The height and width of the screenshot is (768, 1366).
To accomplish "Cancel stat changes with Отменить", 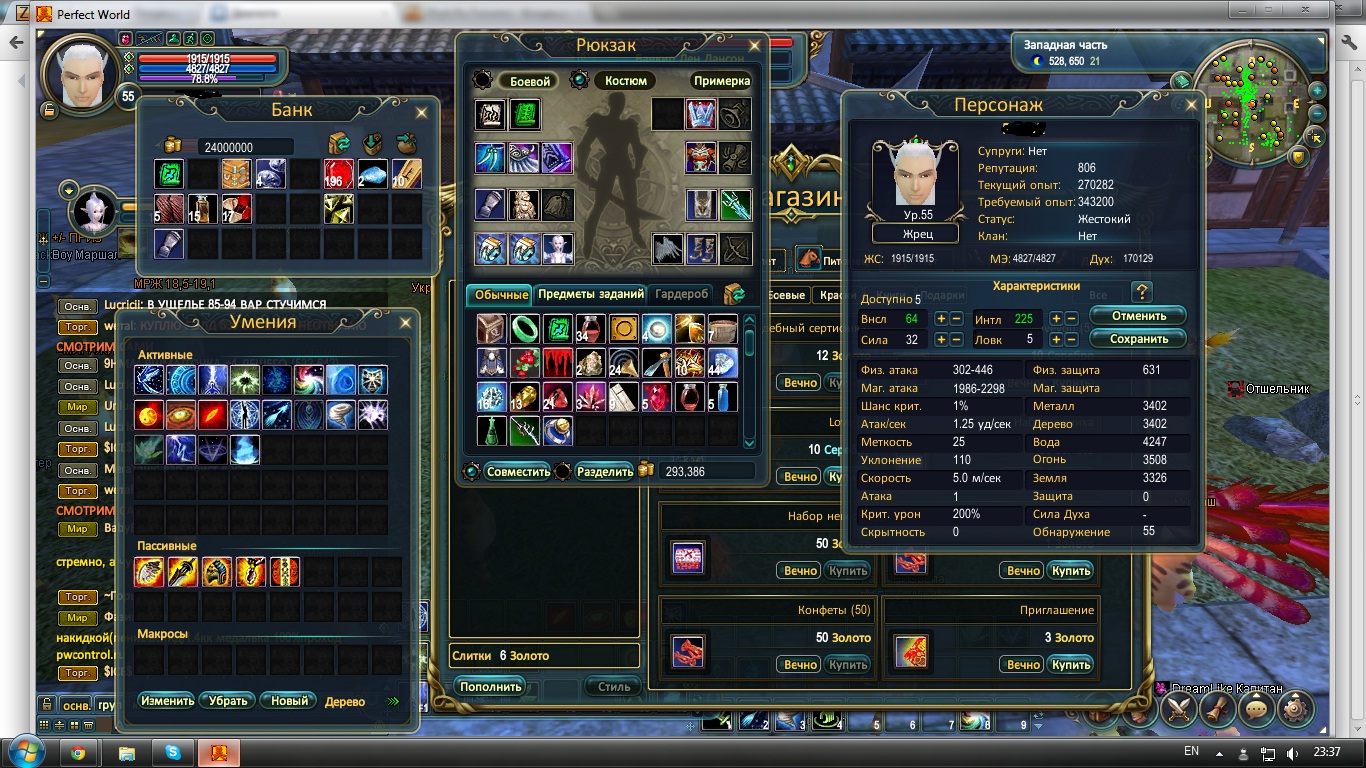I will [1138, 316].
